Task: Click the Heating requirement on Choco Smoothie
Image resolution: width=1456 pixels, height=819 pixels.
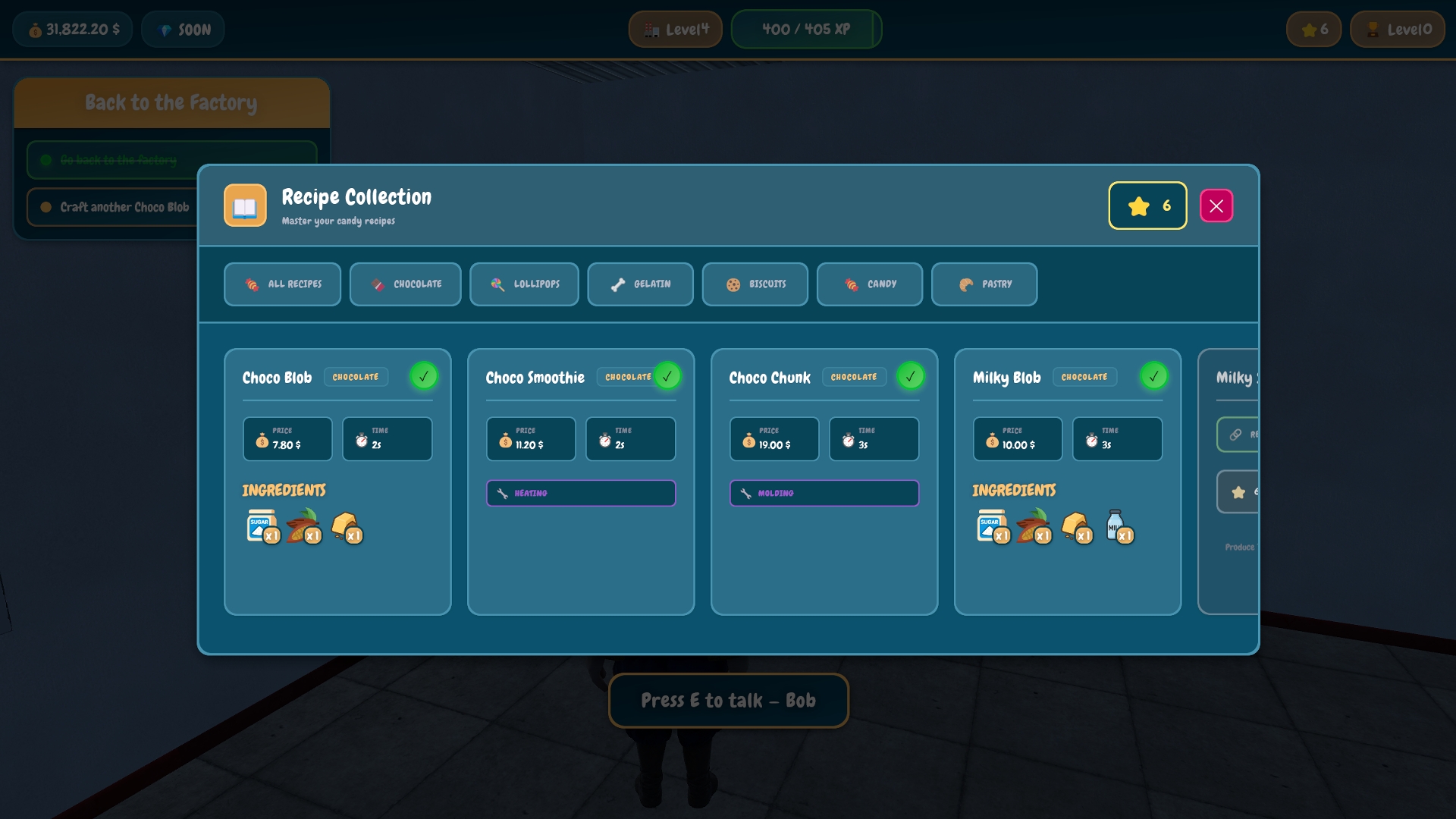Action: coord(581,493)
